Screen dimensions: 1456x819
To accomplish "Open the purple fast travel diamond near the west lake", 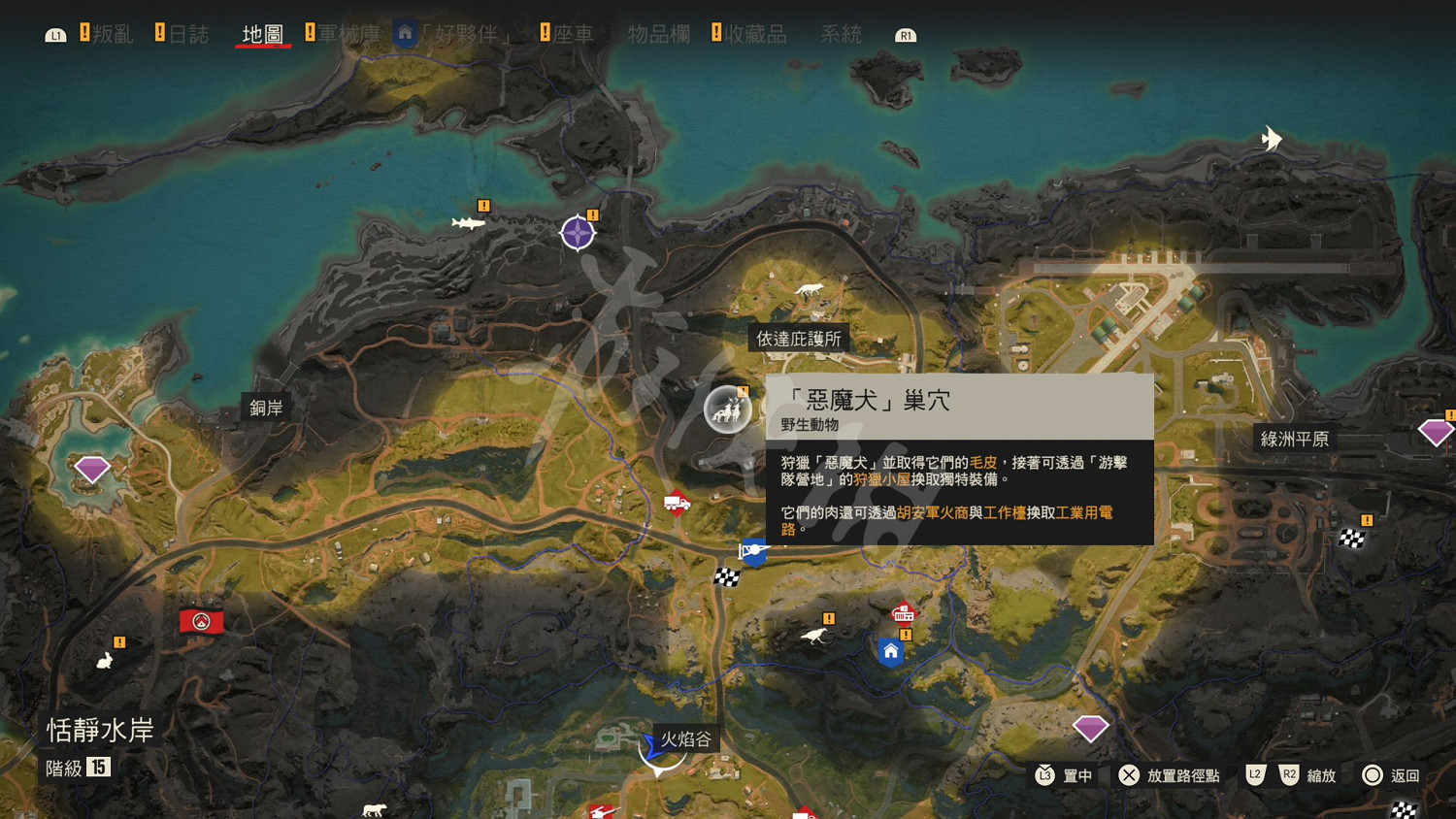I will (x=90, y=469).
